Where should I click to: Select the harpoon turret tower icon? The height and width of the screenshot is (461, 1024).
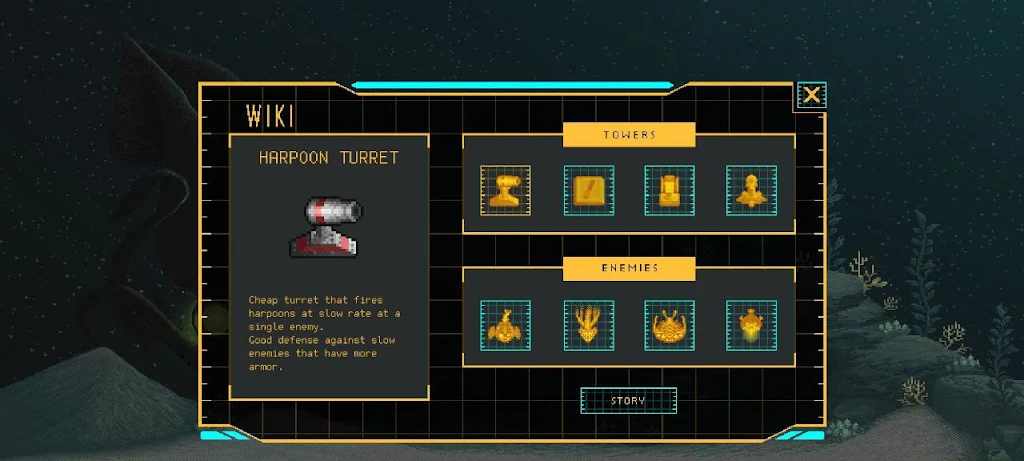[505, 190]
